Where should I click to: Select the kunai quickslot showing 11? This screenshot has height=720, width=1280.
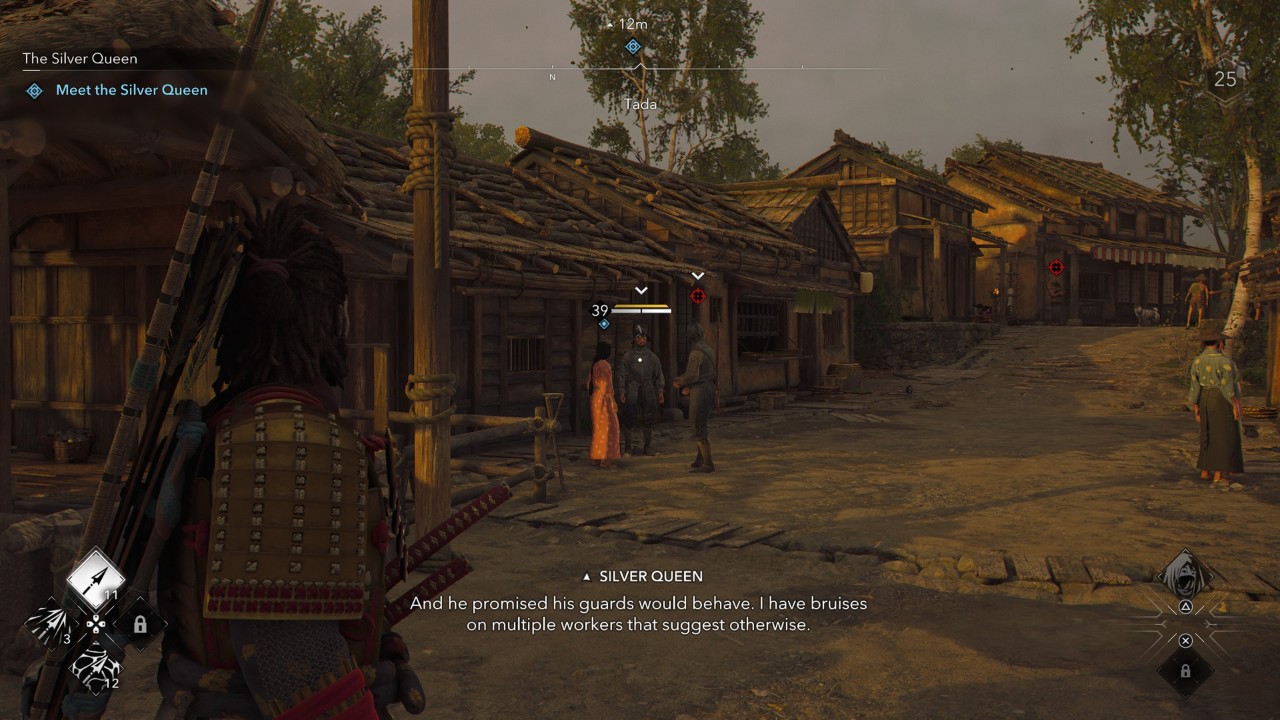[95, 580]
